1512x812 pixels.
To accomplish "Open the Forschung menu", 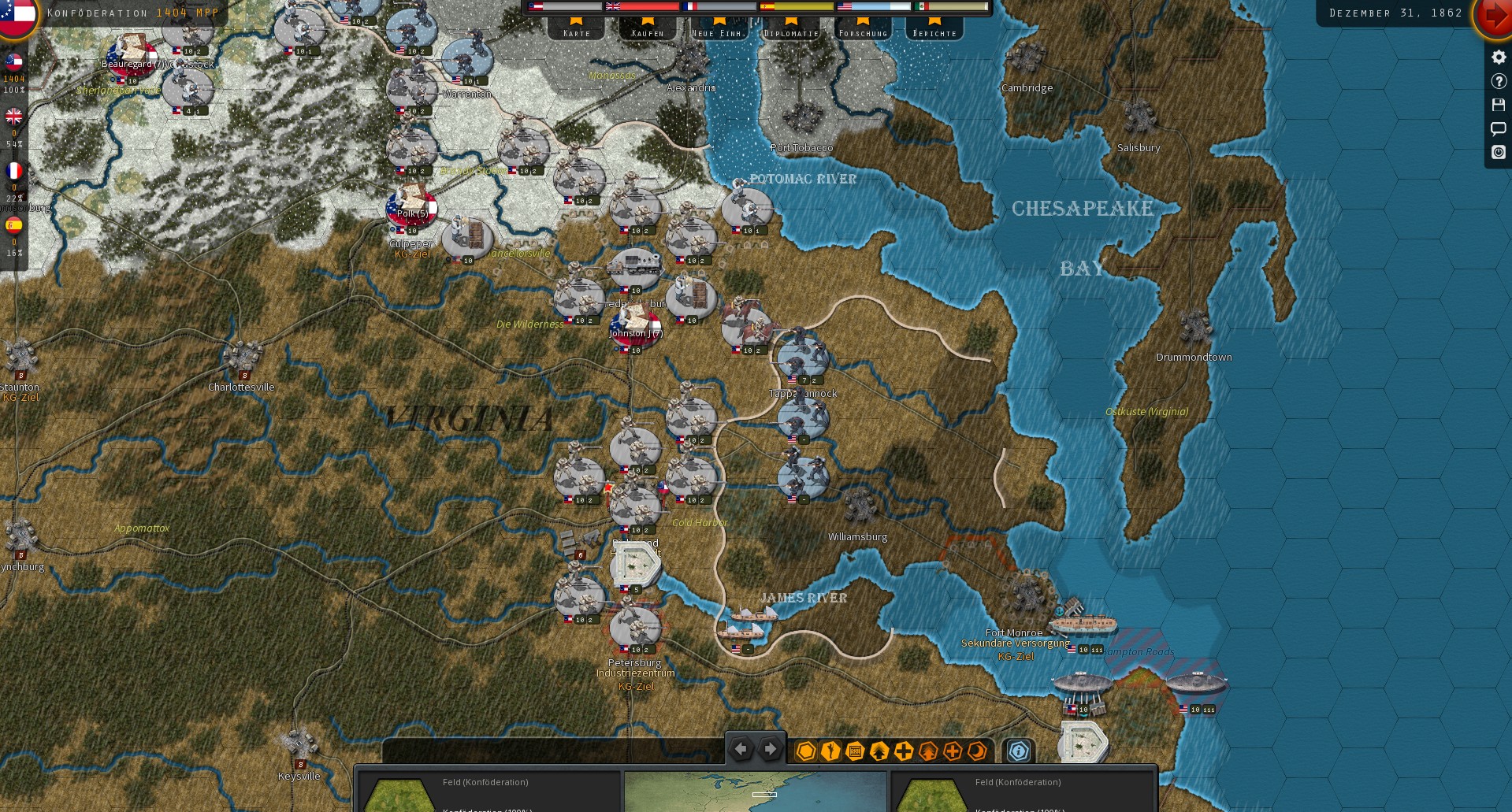I will pos(862,32).
